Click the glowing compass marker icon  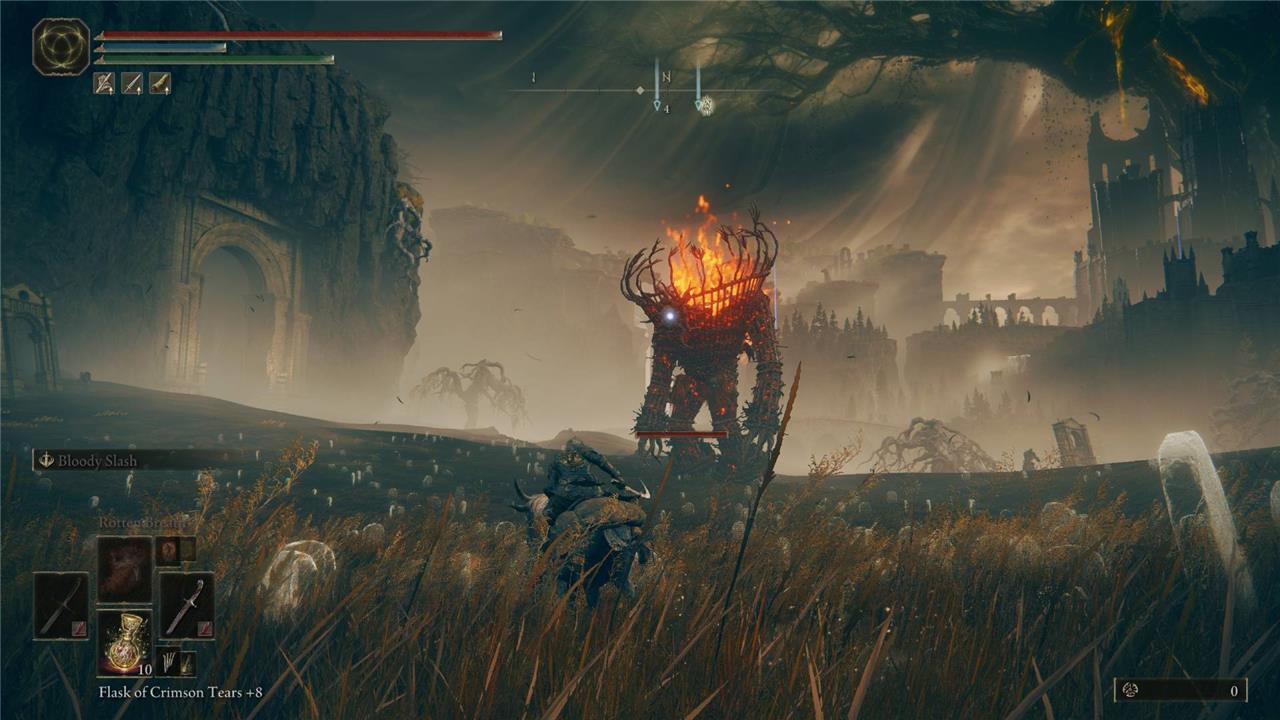pos(705,104)
